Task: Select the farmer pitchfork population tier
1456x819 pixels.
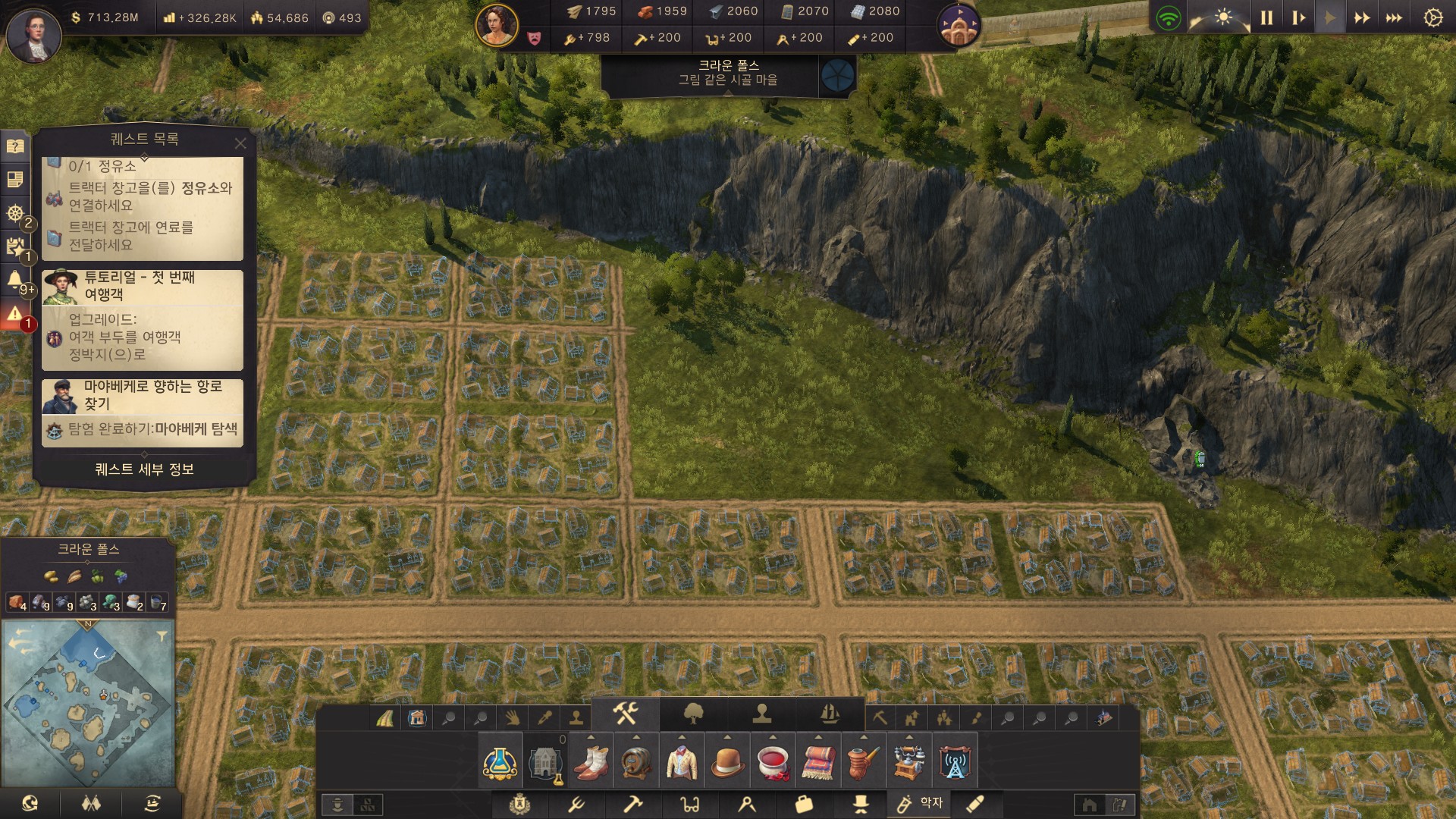Action: click(576, 804)
